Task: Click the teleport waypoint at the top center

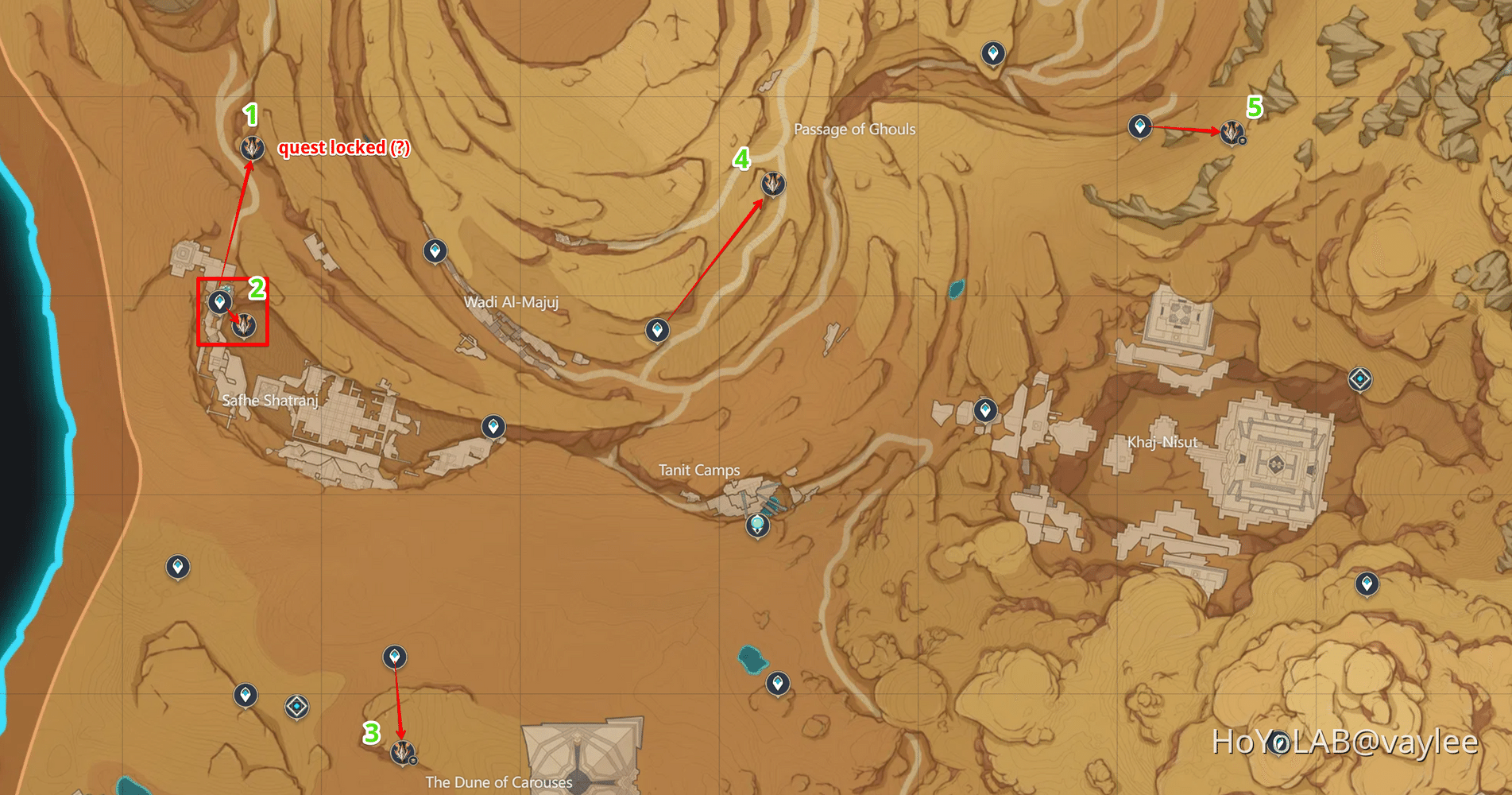Action: 994,54
